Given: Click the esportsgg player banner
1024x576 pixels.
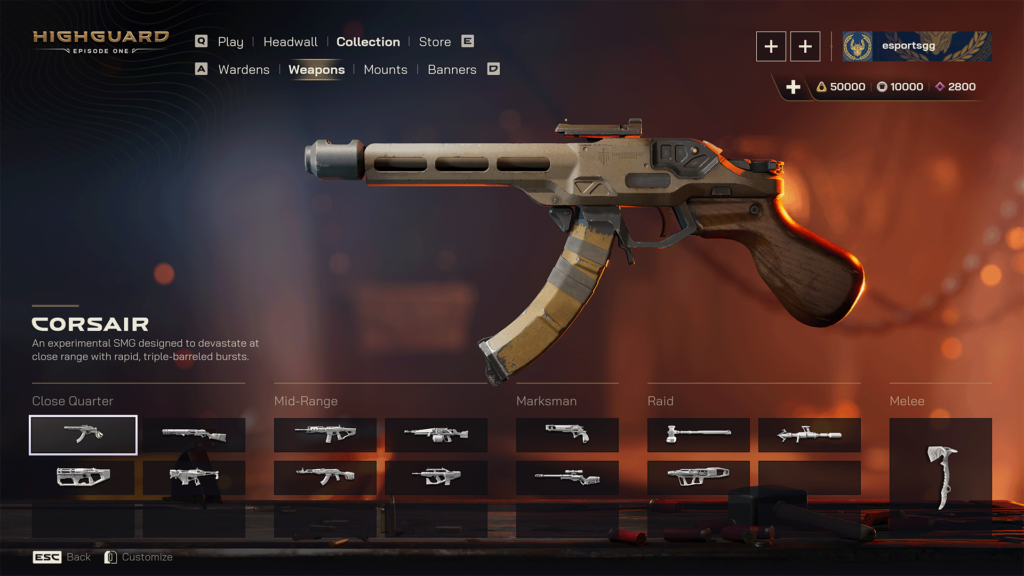Looking at the screenshot, I should pyautogui.click(x=916, y=46).
